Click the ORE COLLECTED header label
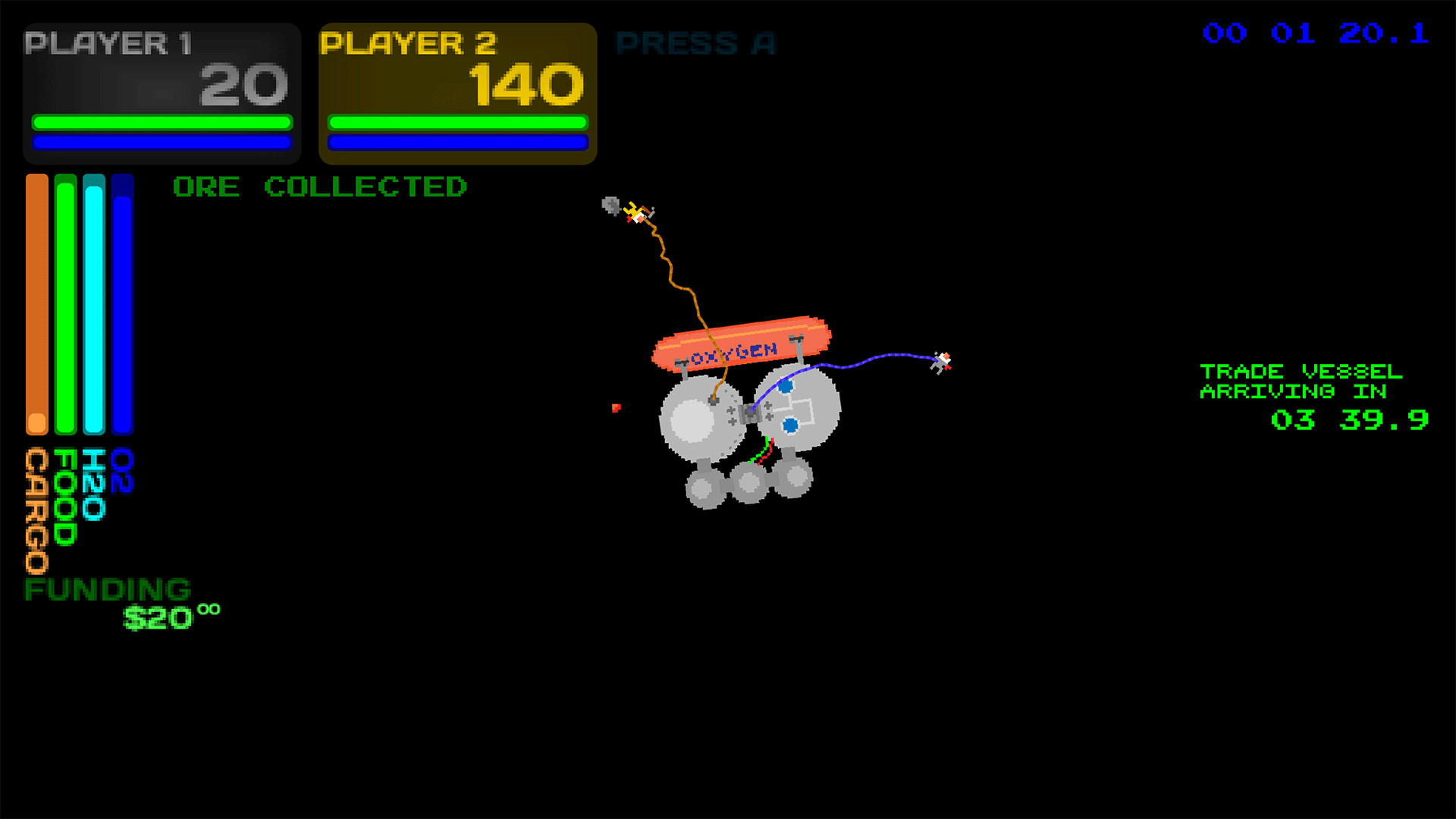 321,187
